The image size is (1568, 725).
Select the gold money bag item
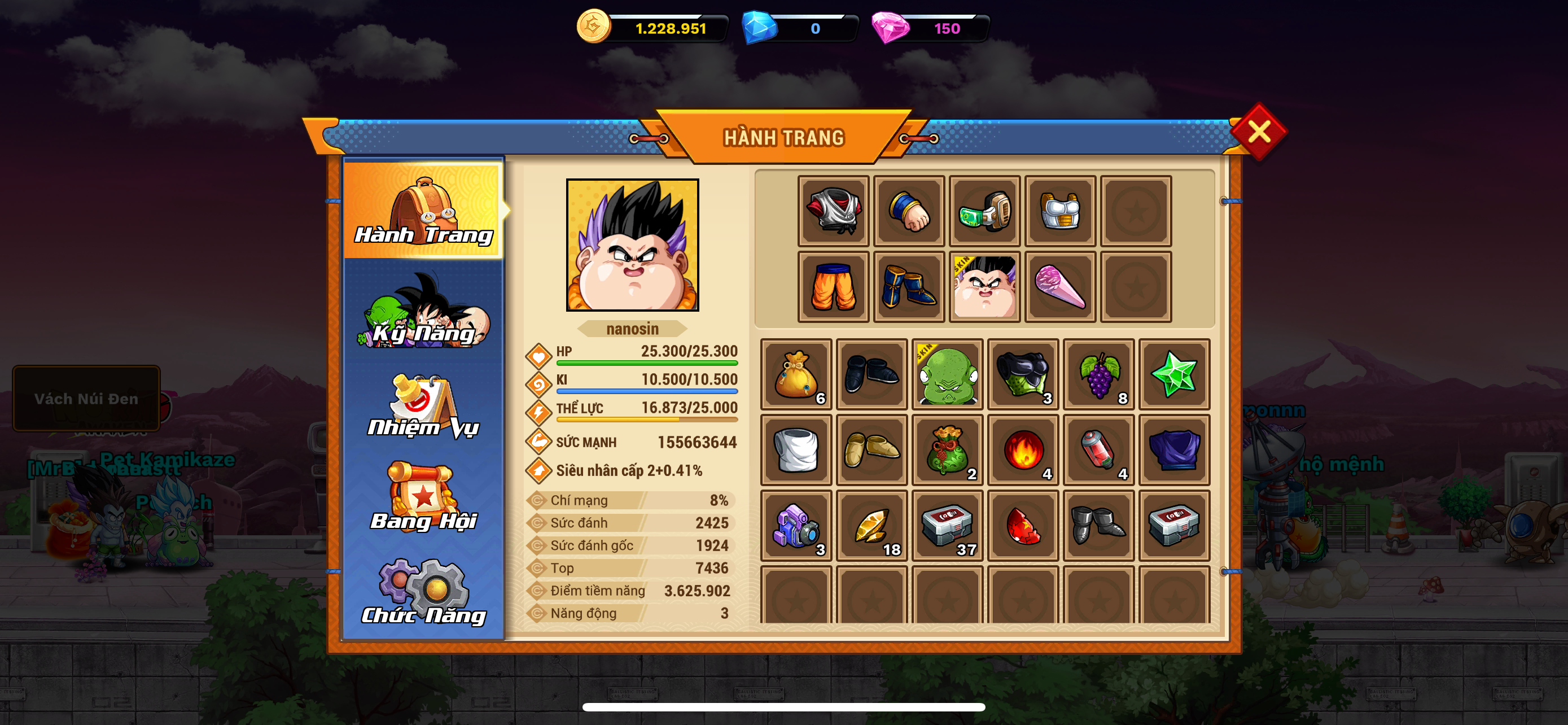(x=796, y=374)
